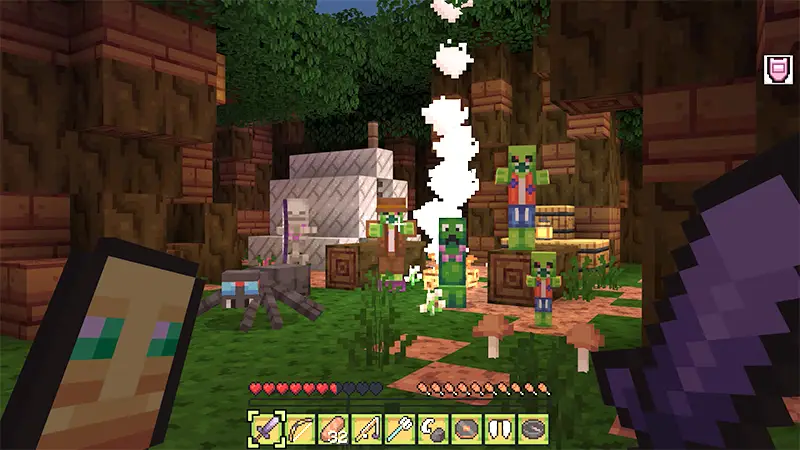Choose the compass with the red needle

click(x=467, y=428)
